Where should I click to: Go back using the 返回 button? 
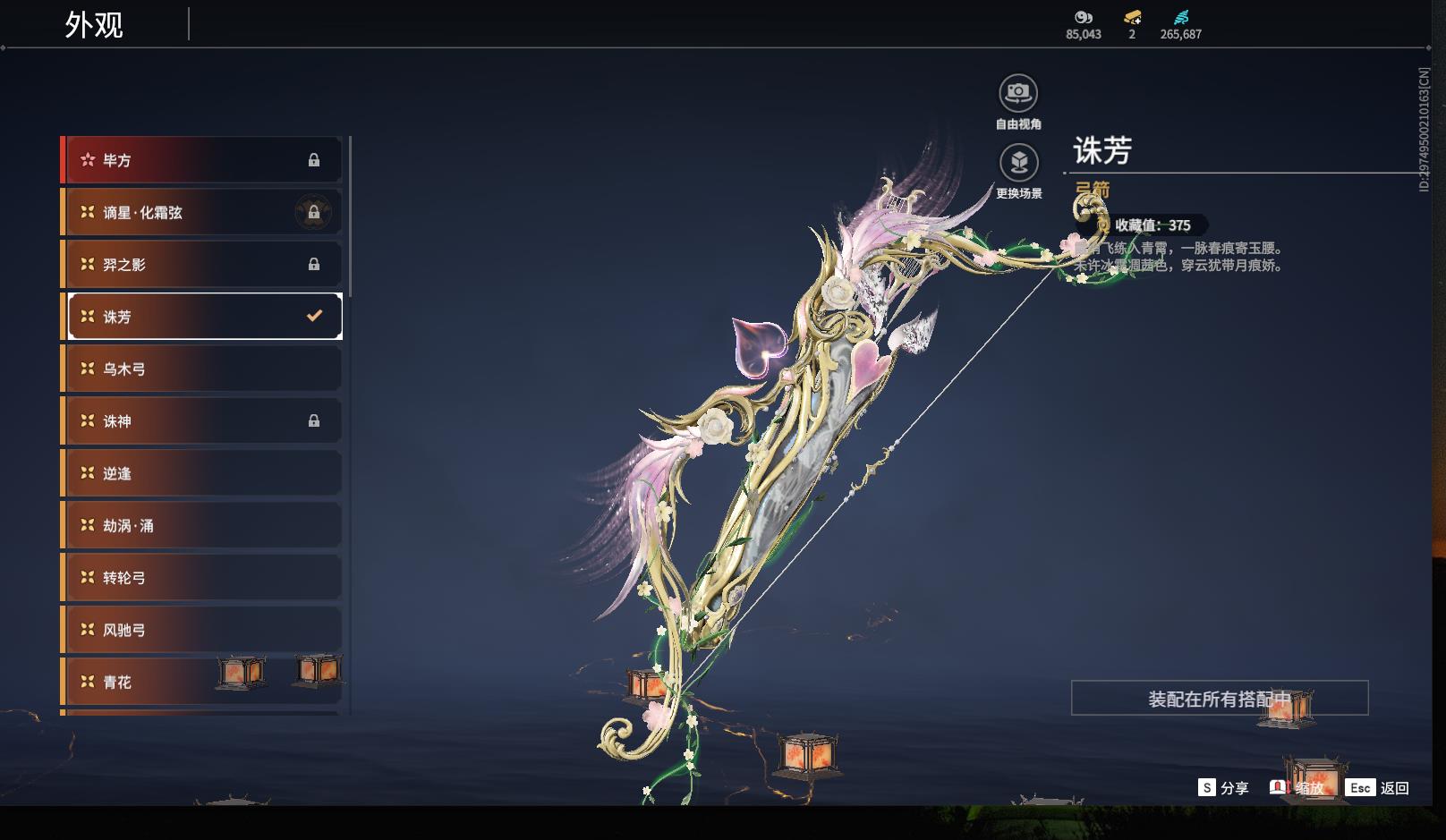(x=1378, y=788)
